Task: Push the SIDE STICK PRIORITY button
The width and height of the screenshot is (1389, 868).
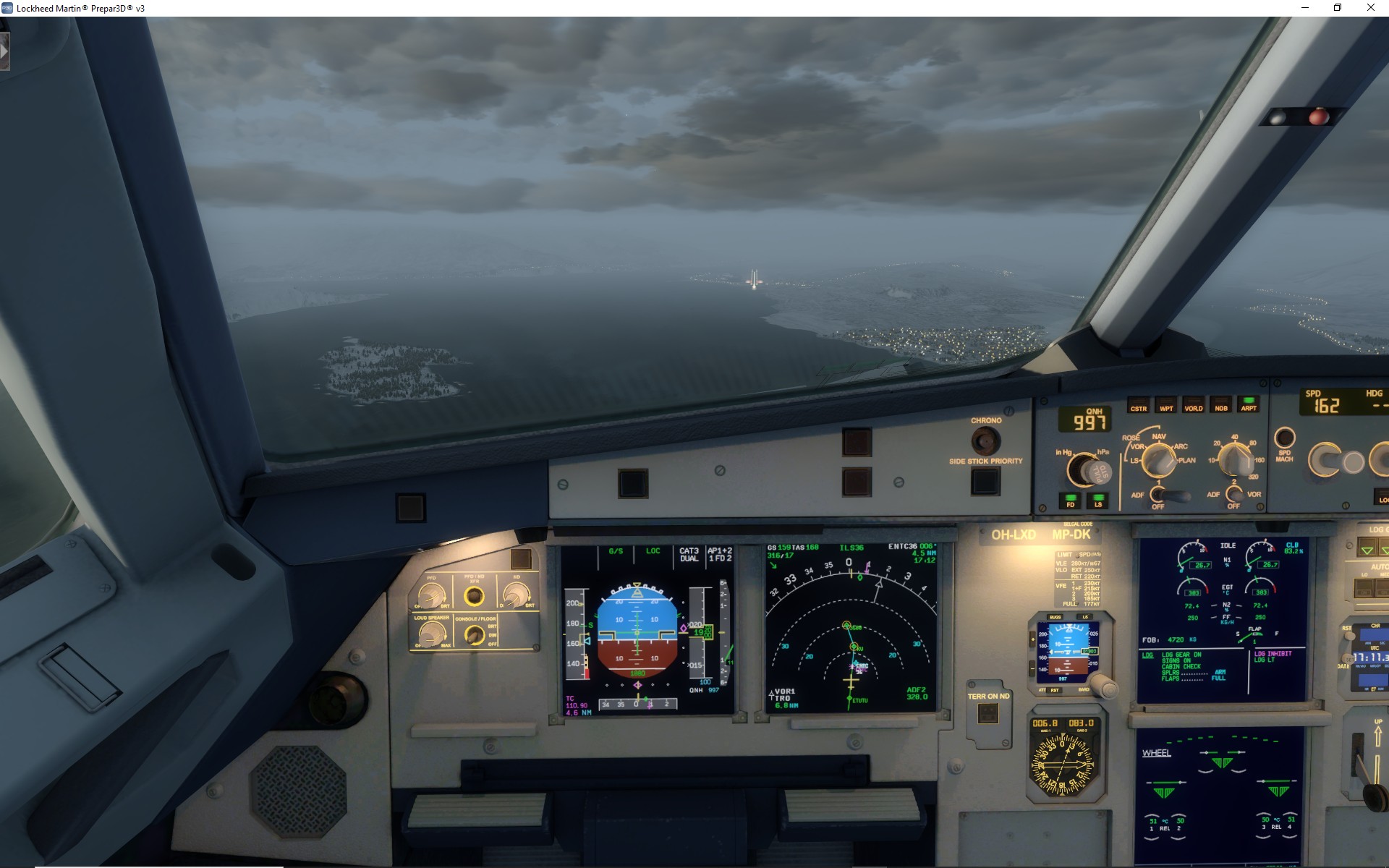Action: coord(985,481)
